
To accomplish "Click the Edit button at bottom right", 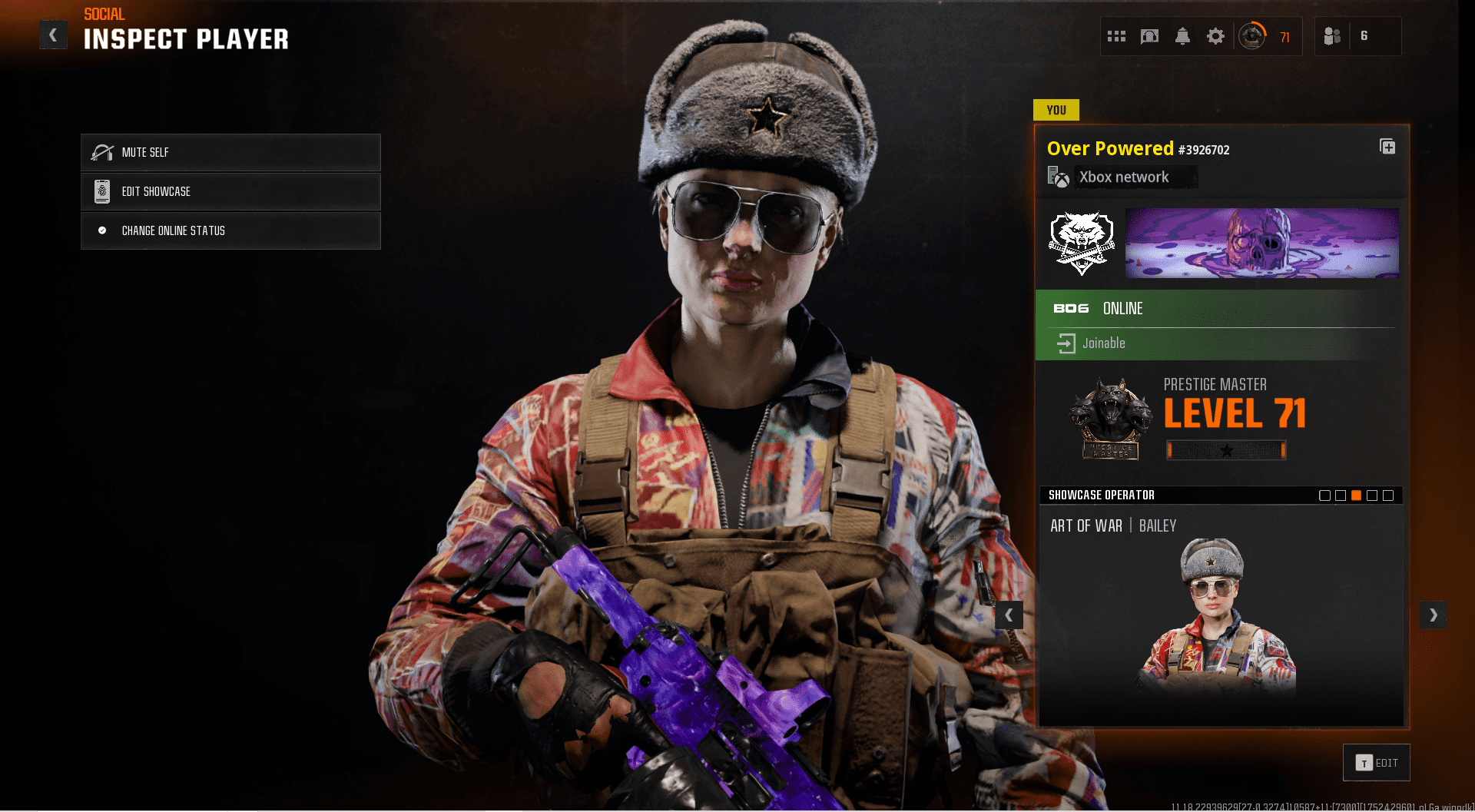I will click(x=1376, y=762).
